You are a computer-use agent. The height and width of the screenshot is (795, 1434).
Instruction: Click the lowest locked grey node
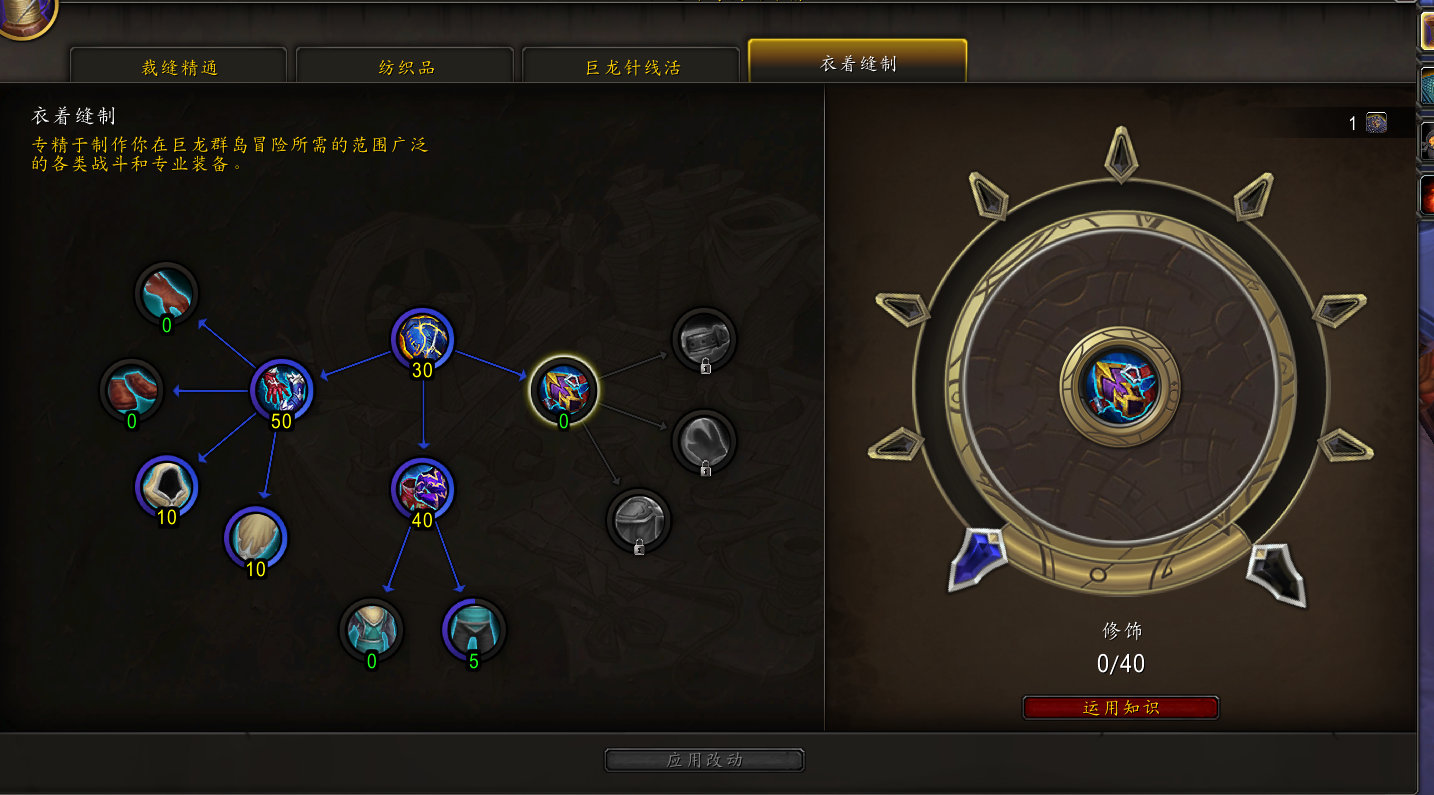coord(639,519)
